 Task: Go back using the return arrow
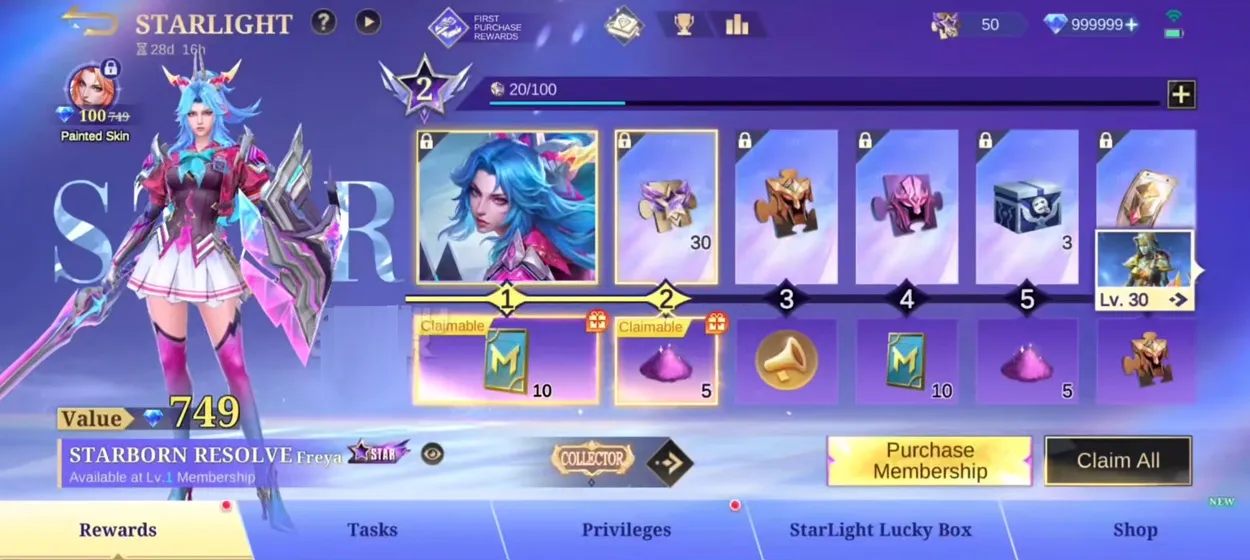90,21
